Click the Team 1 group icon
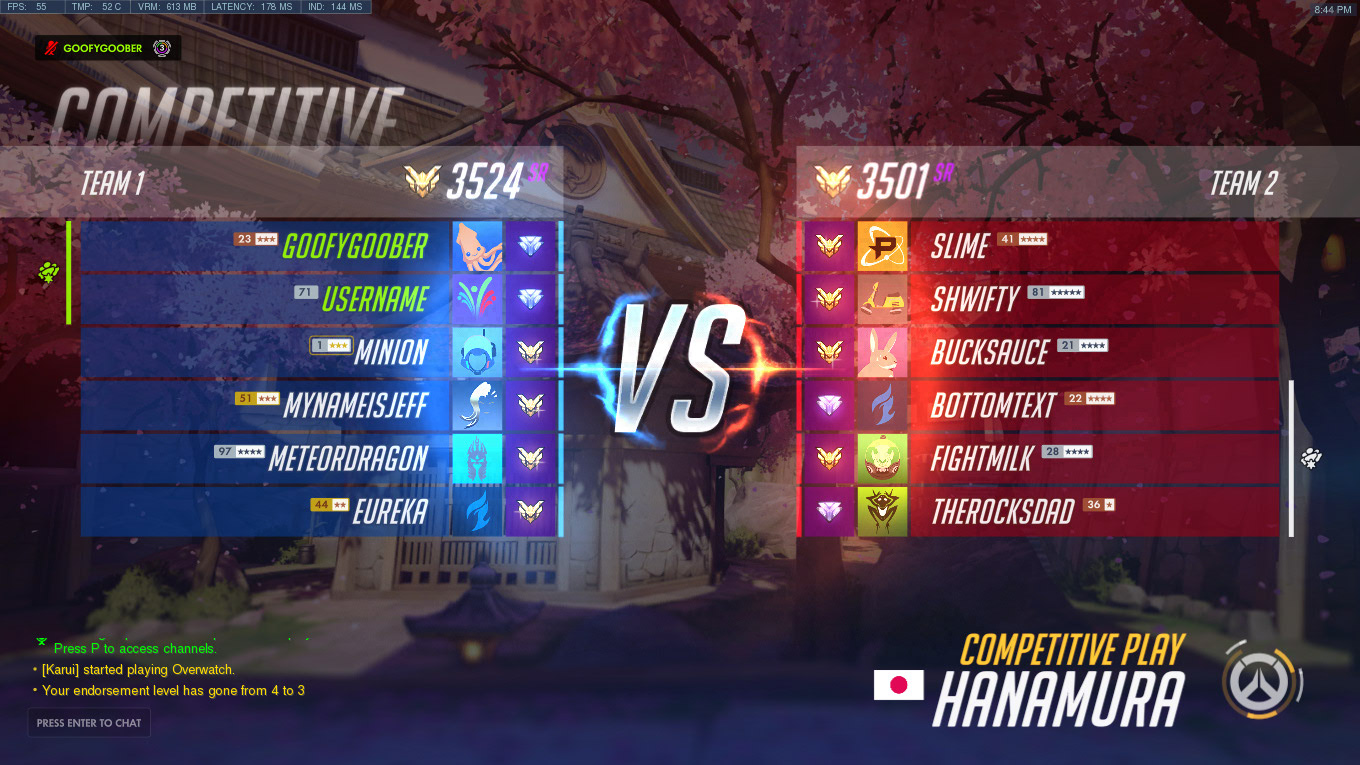Viewport: 1360px width, 765px height. pyautogui.click(x=48, y=272)
